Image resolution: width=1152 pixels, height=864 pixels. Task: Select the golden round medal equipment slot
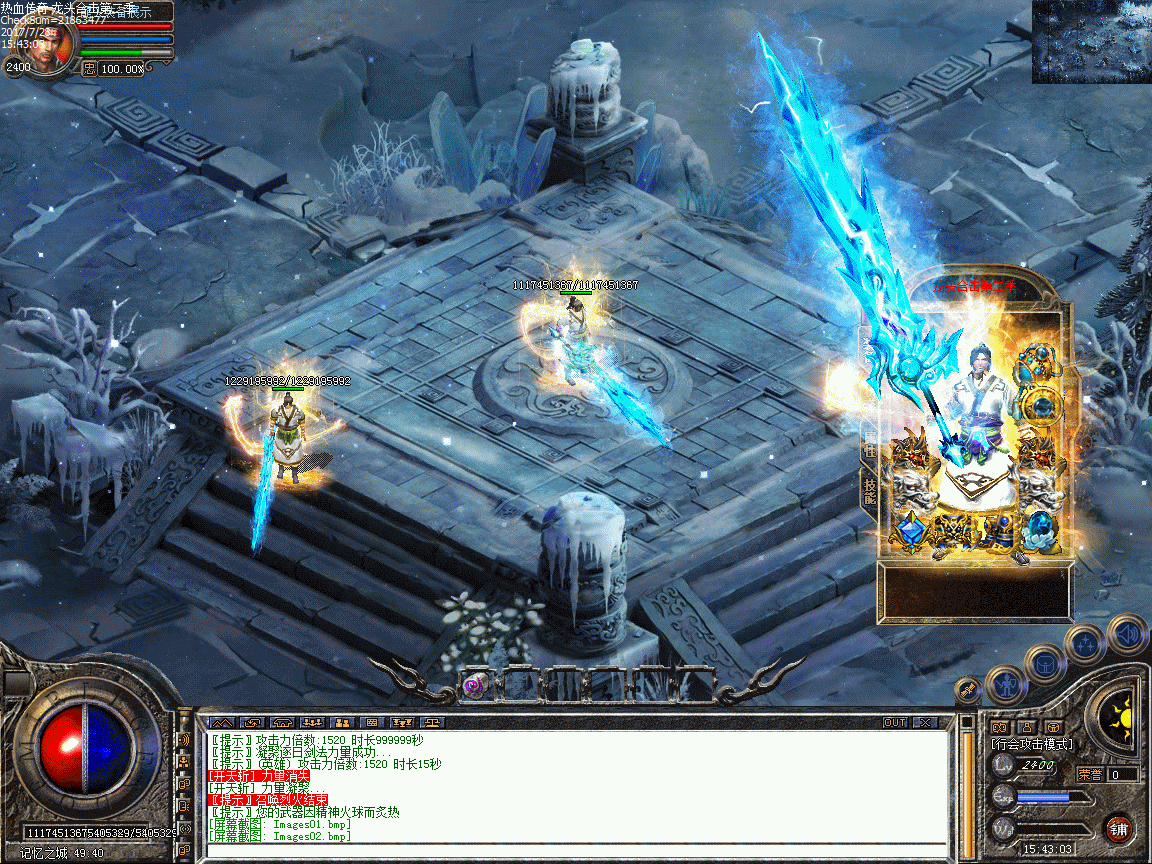click(x=1041, y=406)
